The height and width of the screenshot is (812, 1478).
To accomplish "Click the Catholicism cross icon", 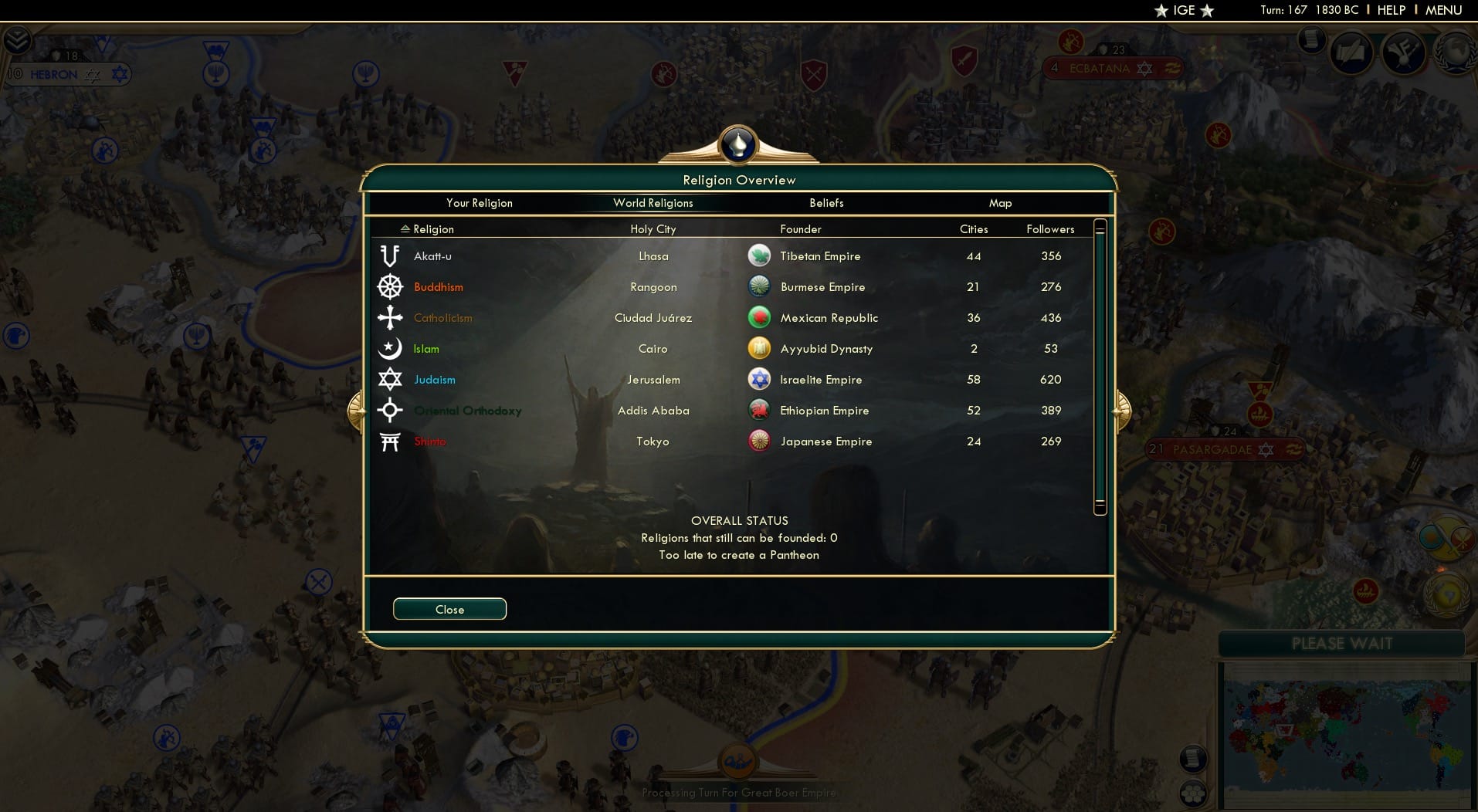I will 391,317.
